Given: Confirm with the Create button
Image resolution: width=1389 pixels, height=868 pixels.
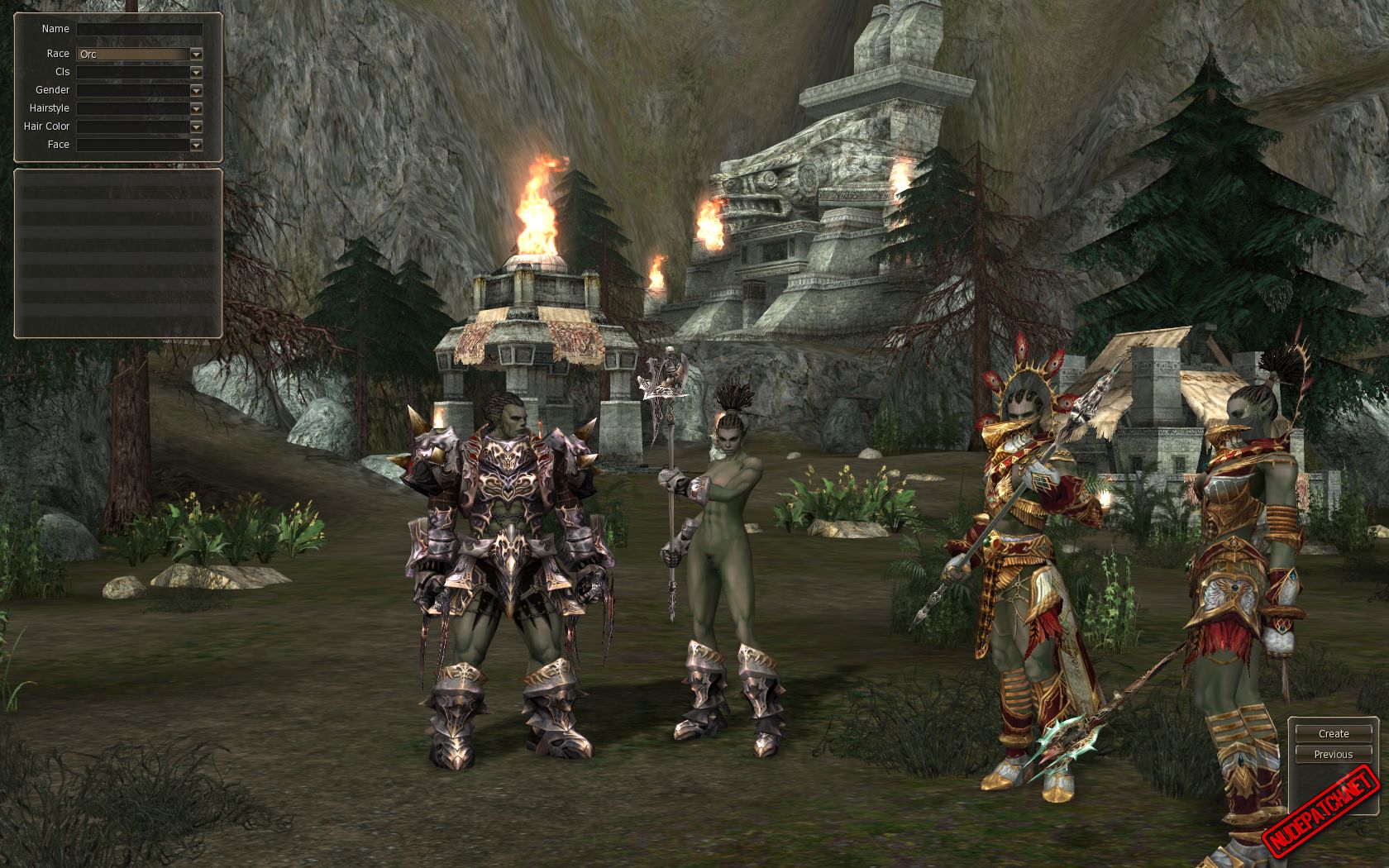Looking at the screenshot, I should coord(1333,733).
